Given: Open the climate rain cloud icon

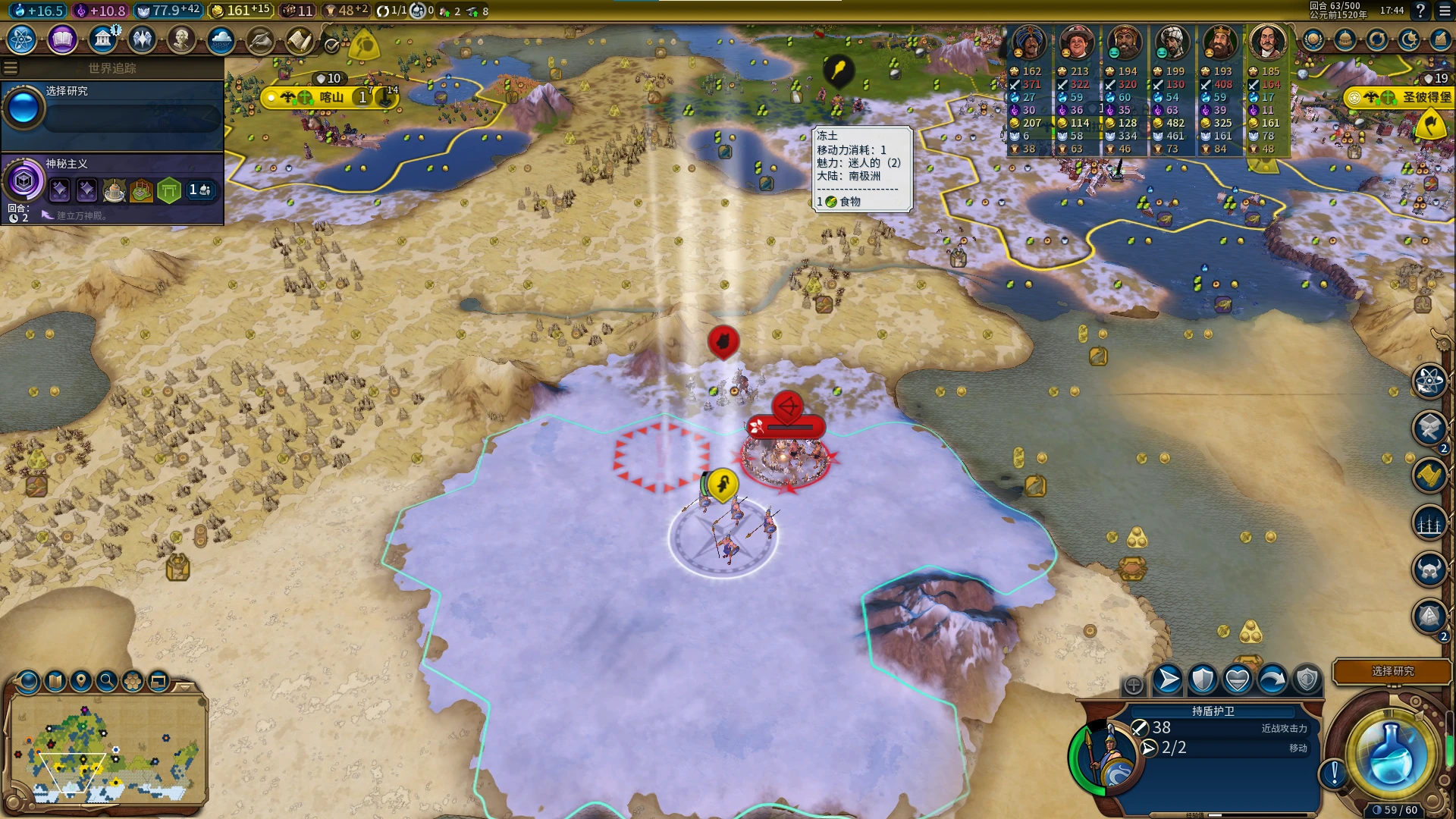Looking at the screenshot, I should pos(221,39).
